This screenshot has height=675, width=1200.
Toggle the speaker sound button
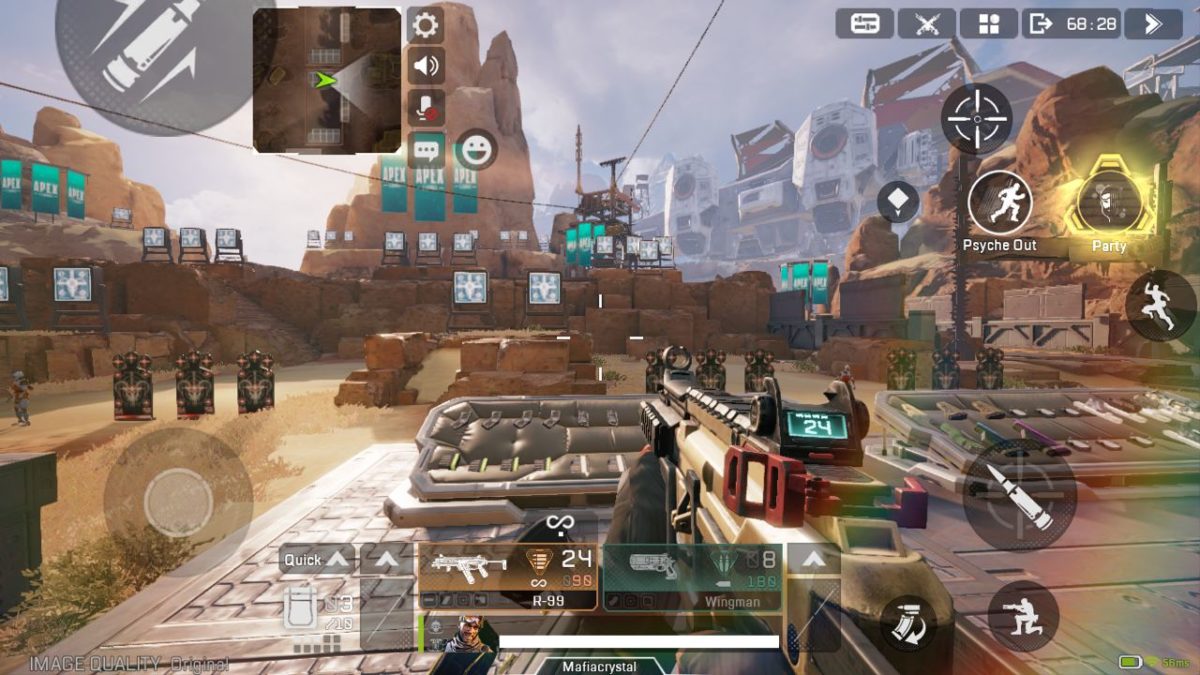coord(425,66)
